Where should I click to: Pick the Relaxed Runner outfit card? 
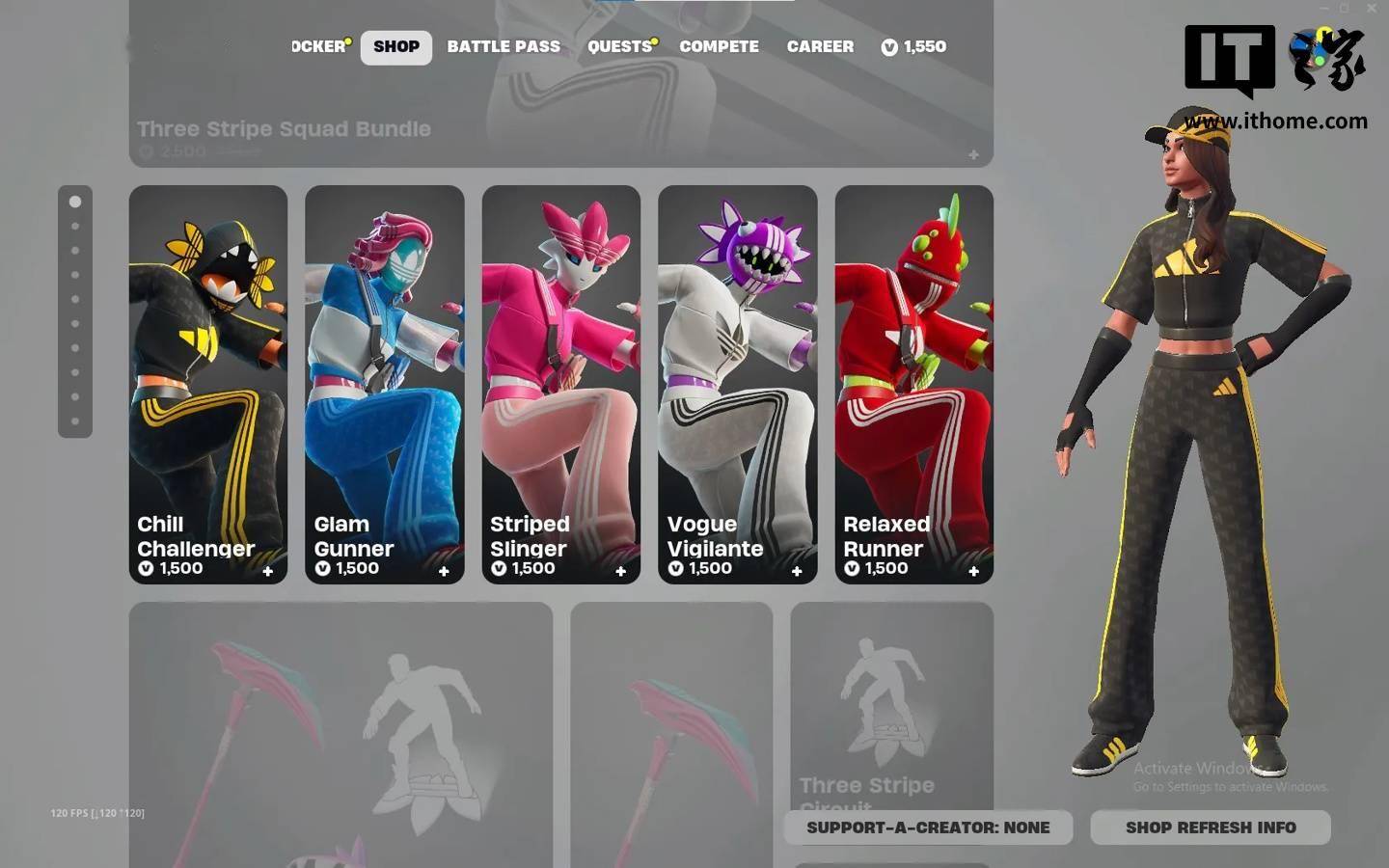coord(914,384)
